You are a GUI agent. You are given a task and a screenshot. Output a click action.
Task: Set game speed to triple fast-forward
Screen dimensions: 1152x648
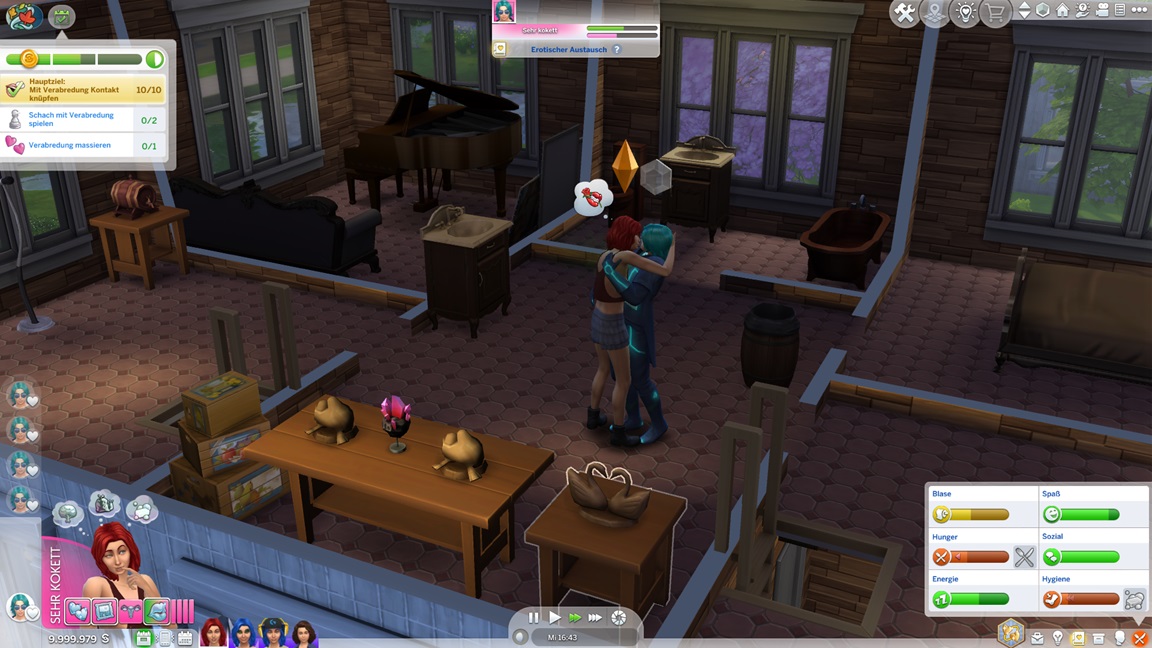click(596, 618)
